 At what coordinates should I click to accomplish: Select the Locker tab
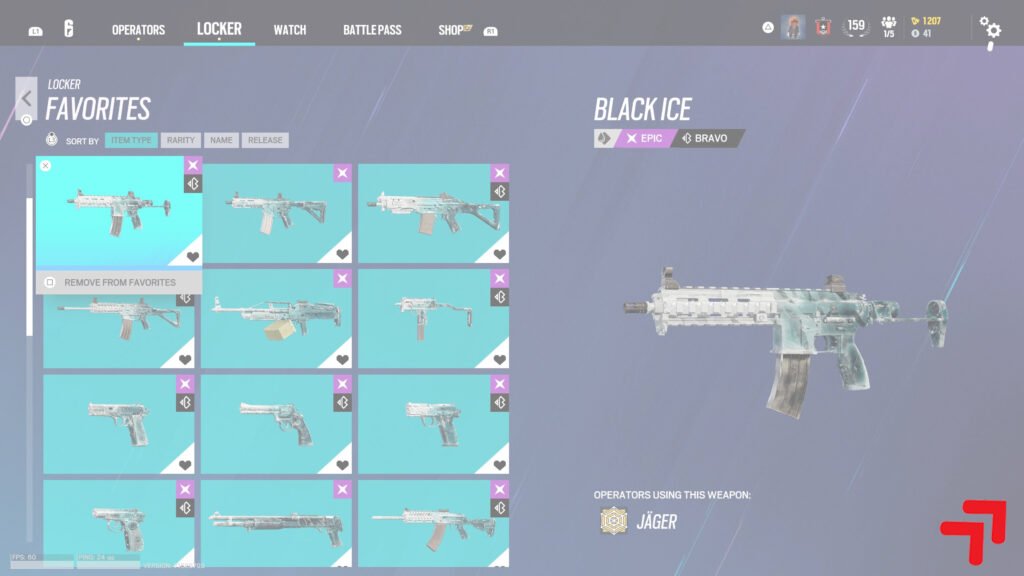(219, 29)
